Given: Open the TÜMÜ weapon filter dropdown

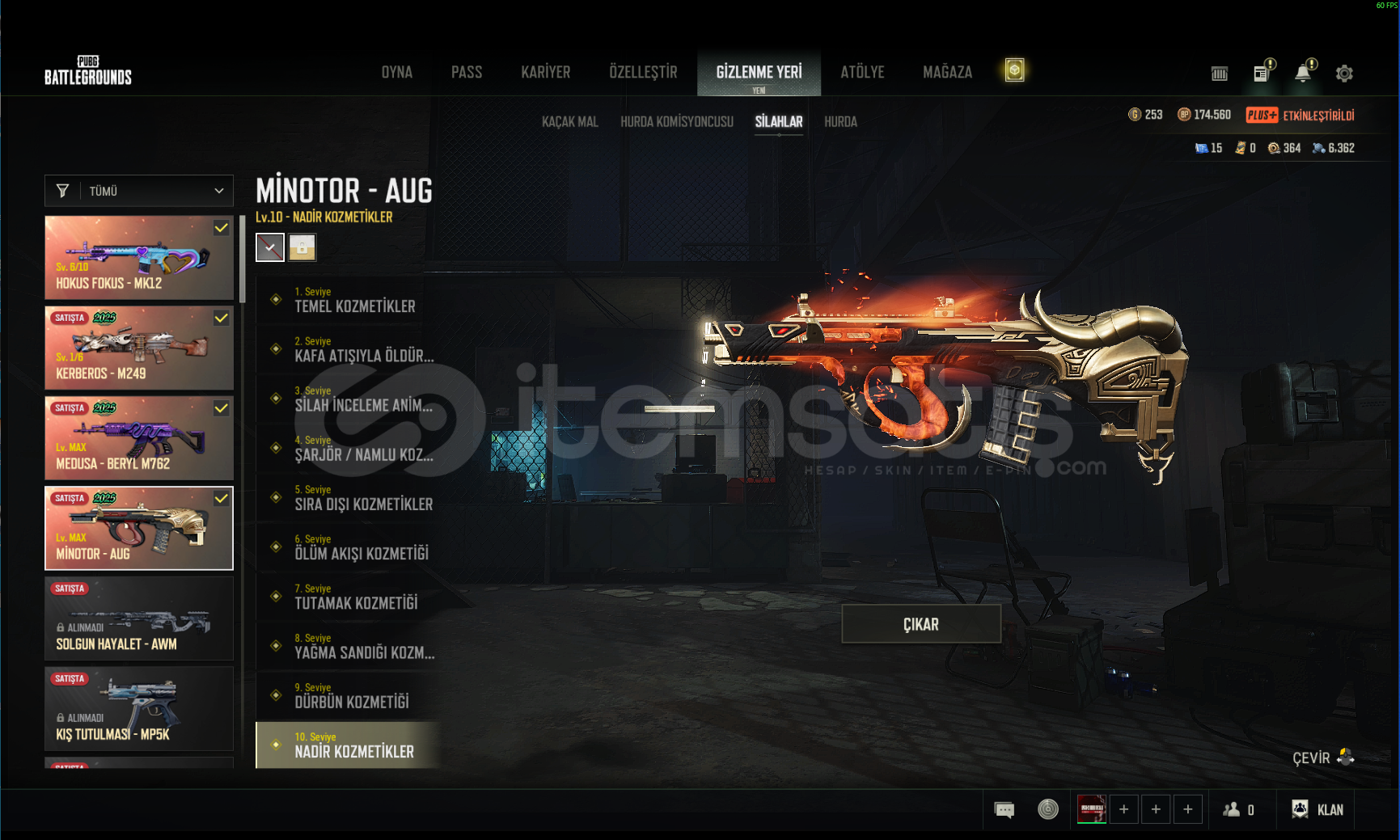Looking at the screenshot, I should pos(139,191).
